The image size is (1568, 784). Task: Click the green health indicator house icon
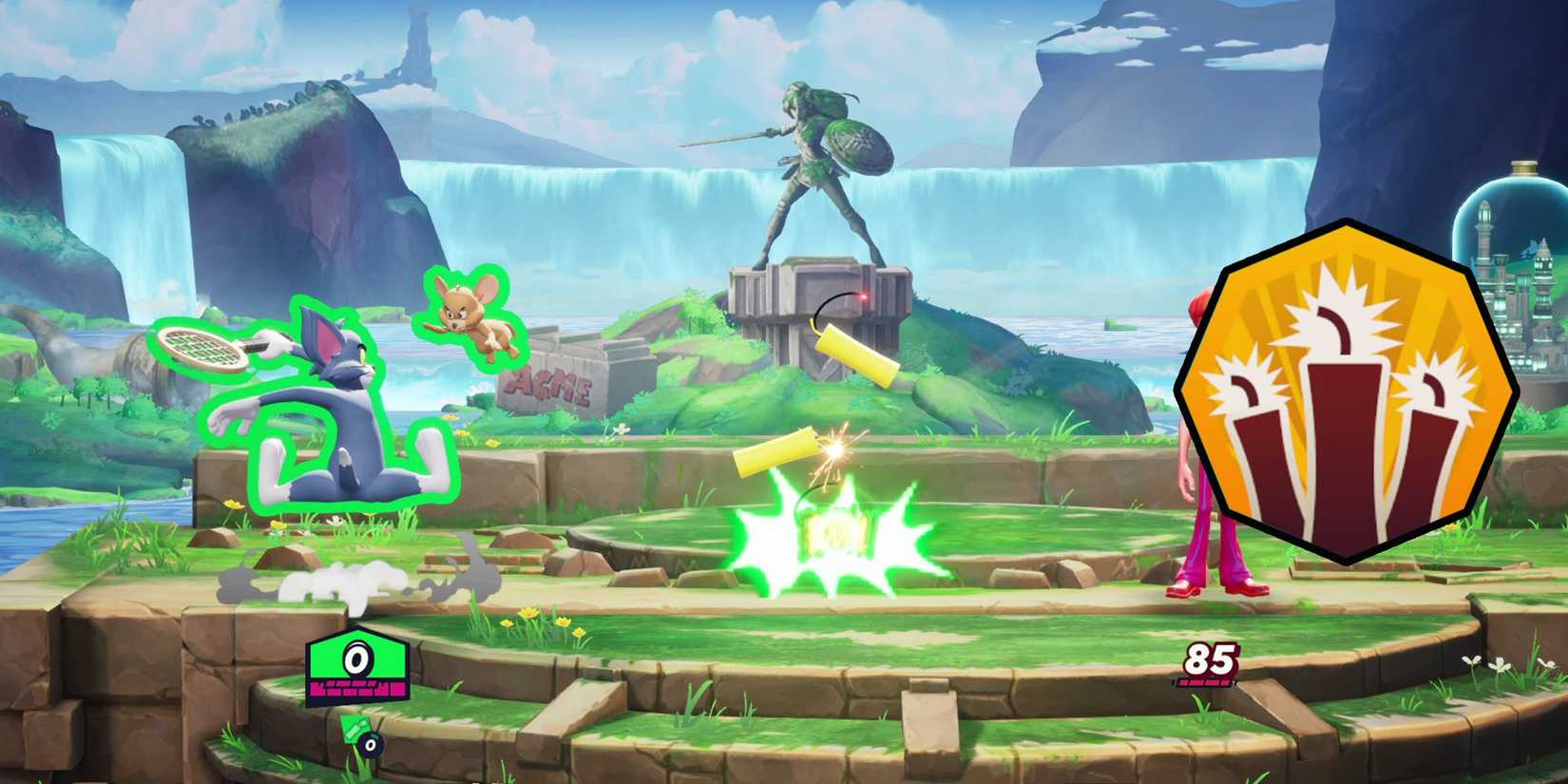356,658
